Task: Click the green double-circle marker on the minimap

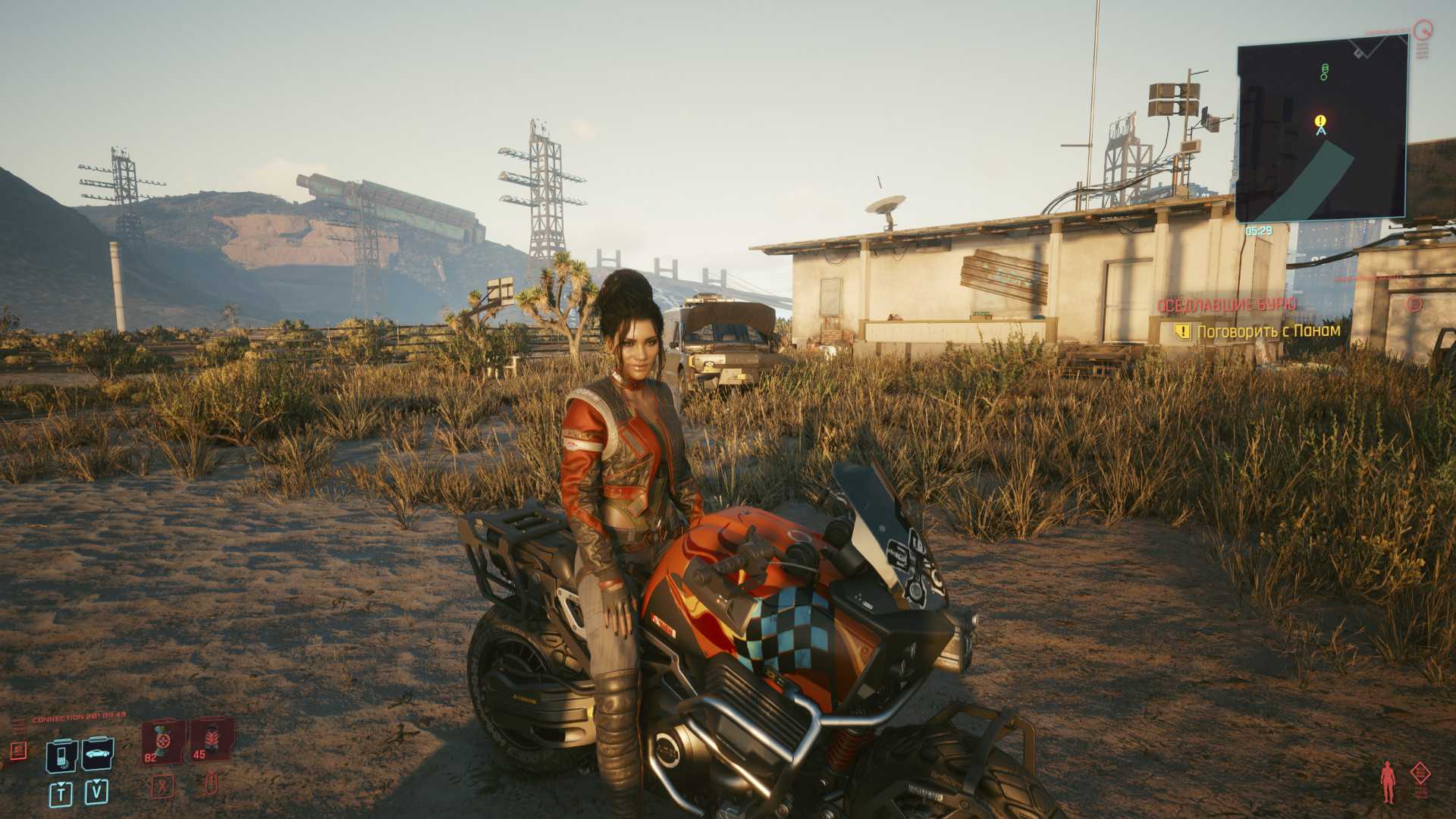Action: [x=1325, y=72]
